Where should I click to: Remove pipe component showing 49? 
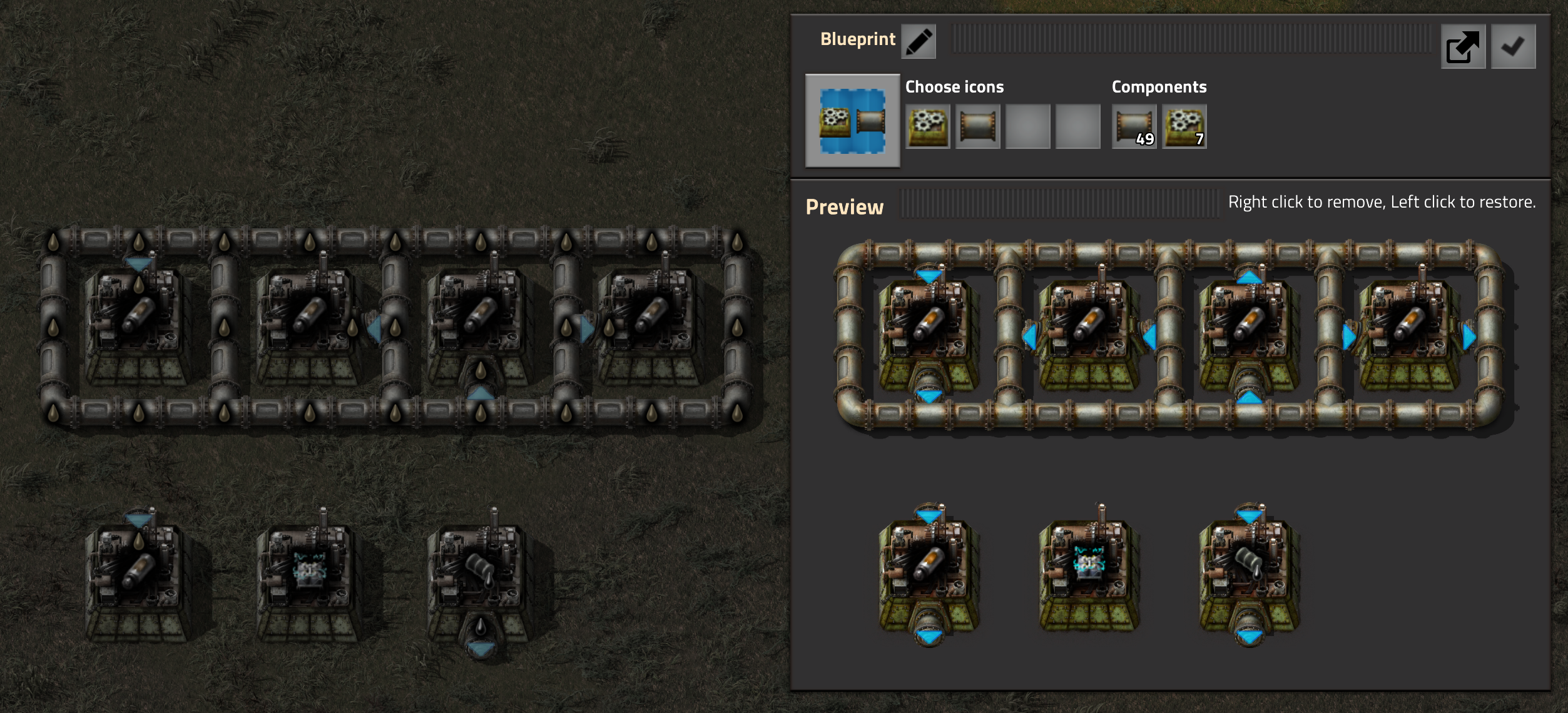tap(1134, 126)
